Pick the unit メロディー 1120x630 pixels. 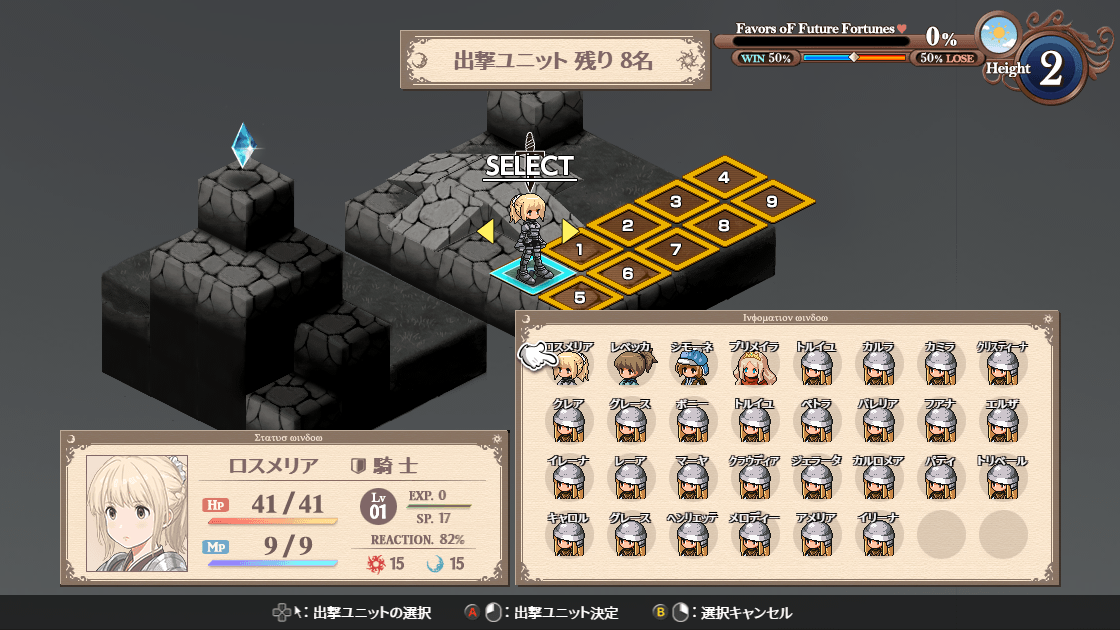pyautogui.click(x=755, y=536)
